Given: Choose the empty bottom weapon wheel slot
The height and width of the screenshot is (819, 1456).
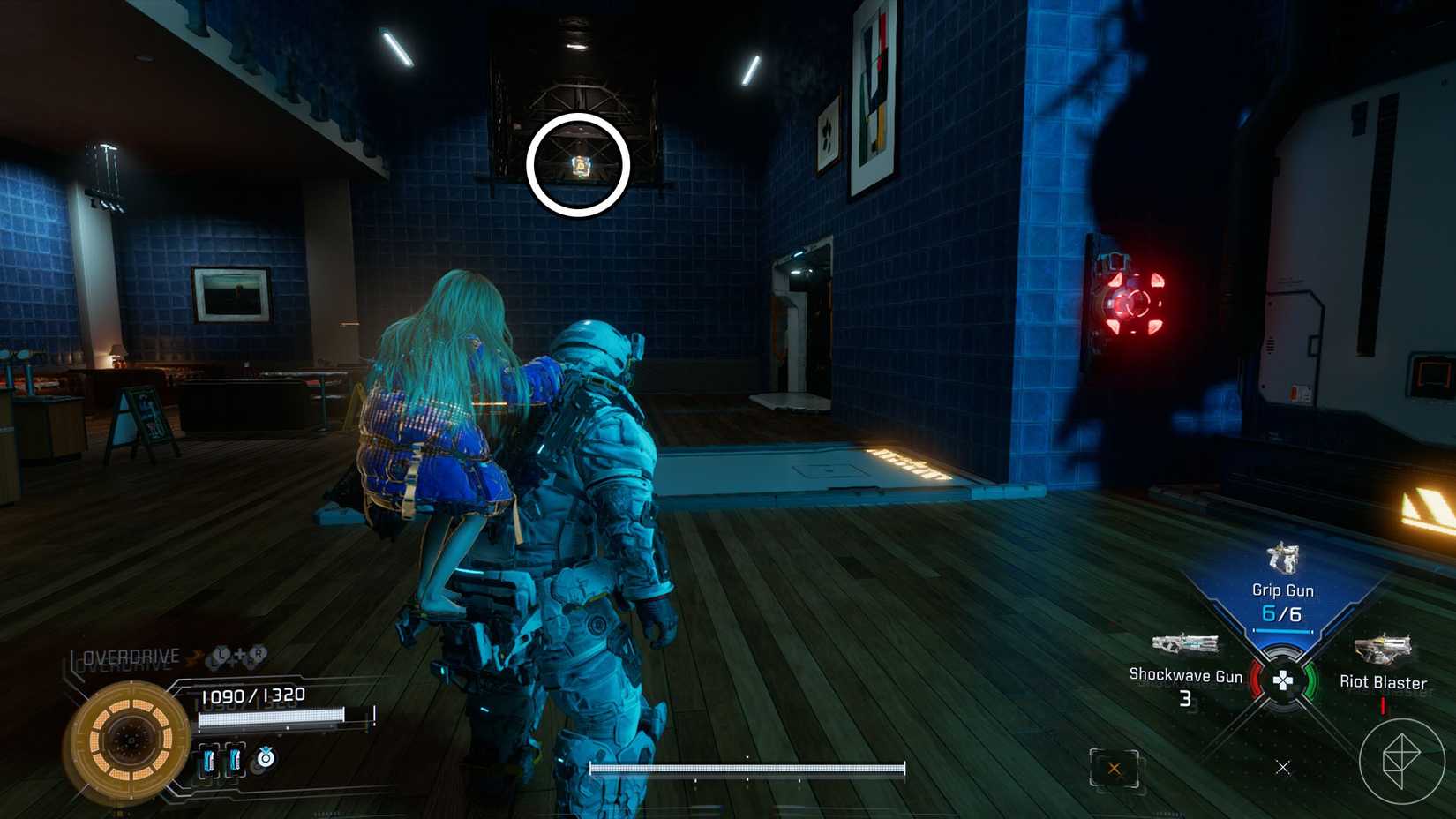Looking at the screenshot, I should point(1283,767).
